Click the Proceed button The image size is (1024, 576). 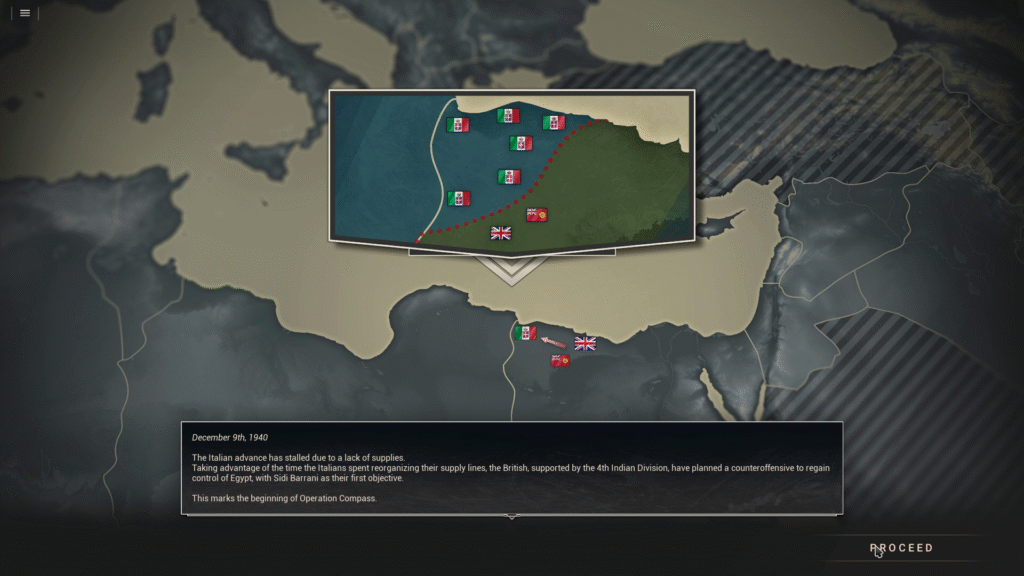901,548
